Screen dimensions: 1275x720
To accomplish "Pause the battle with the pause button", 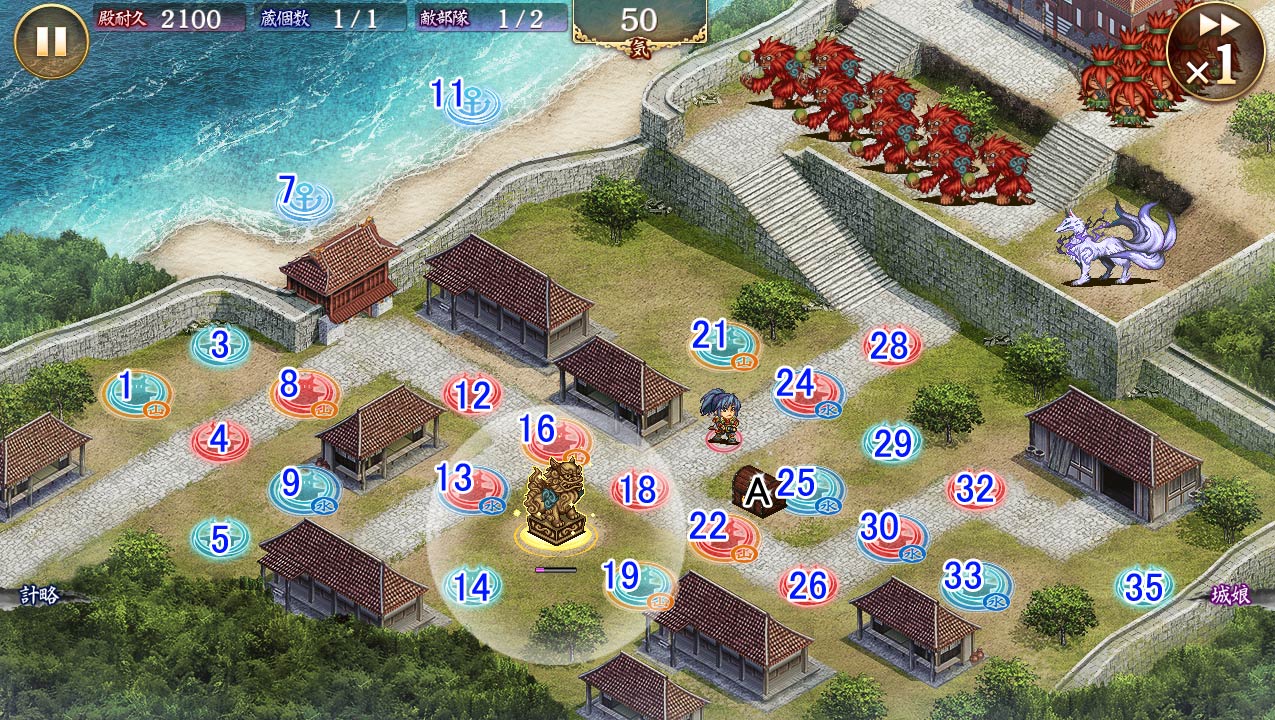I will point(51,41).
